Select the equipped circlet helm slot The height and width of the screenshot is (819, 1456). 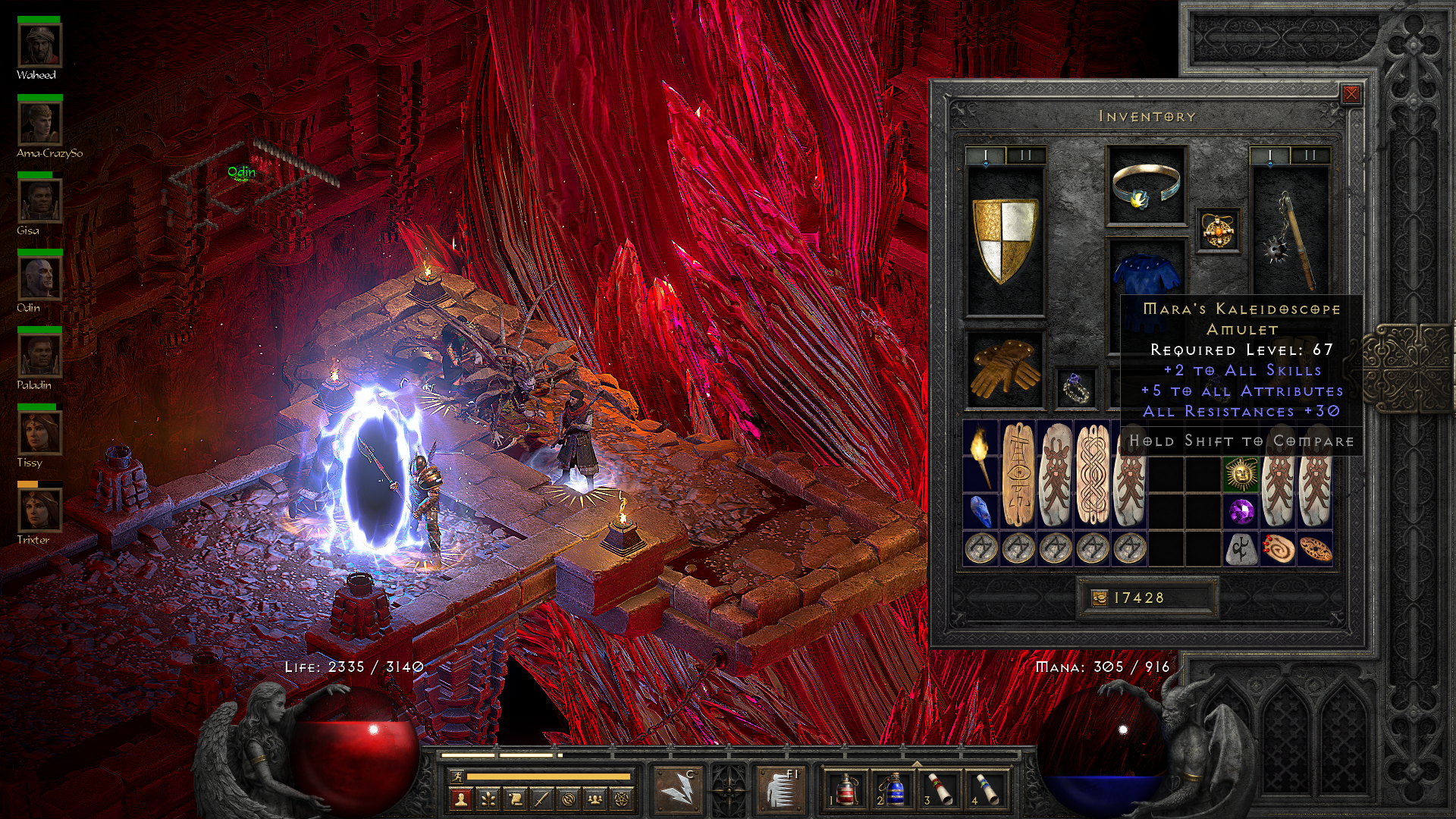coord(1145,186)
